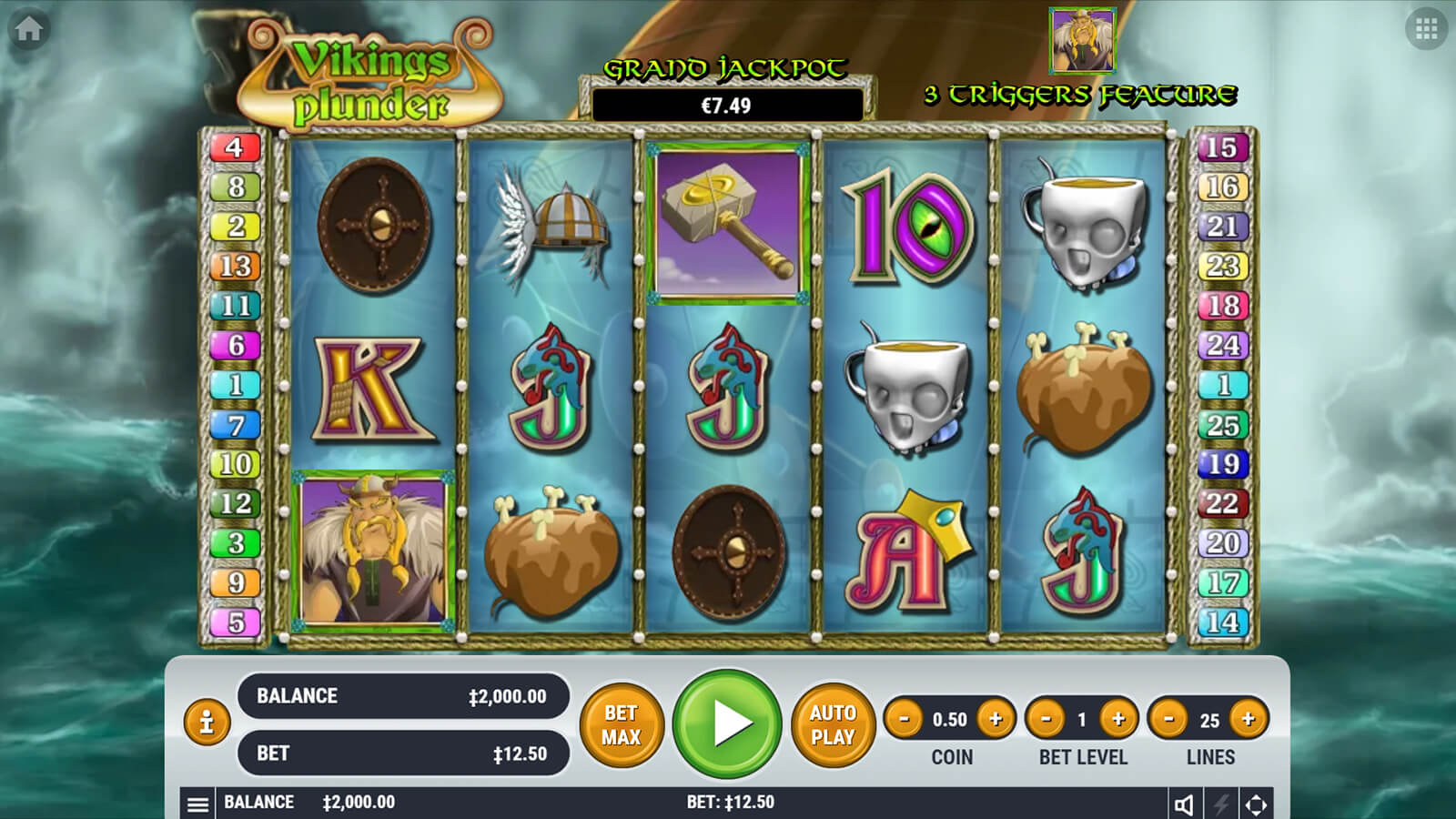1456x819 pixels.
Task: Toggle fullscreen mode
Action: (x=1256, y=804)
